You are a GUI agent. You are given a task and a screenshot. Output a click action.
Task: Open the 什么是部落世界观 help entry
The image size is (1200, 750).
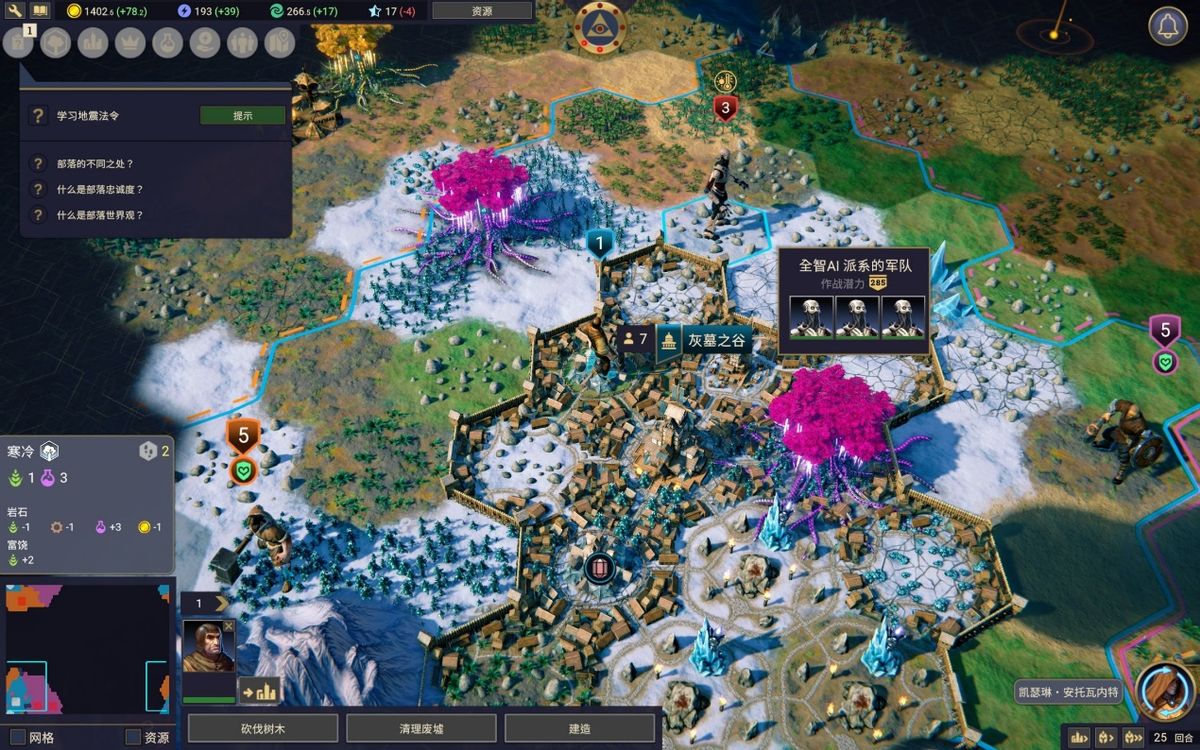coord(100,215)
